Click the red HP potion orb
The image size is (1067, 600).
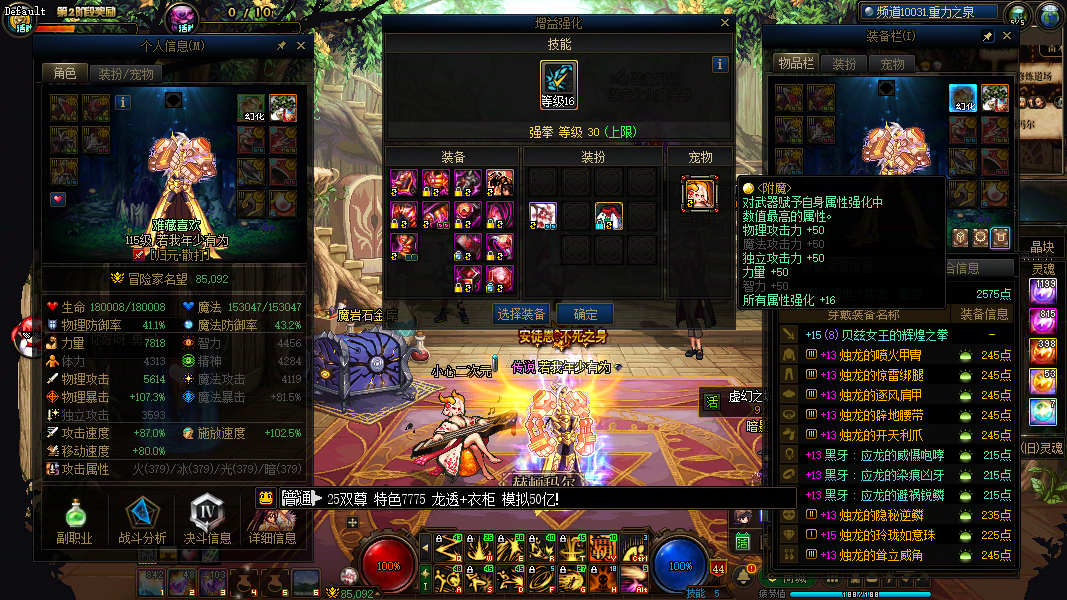pyautogui.click(x=389, y=565)
